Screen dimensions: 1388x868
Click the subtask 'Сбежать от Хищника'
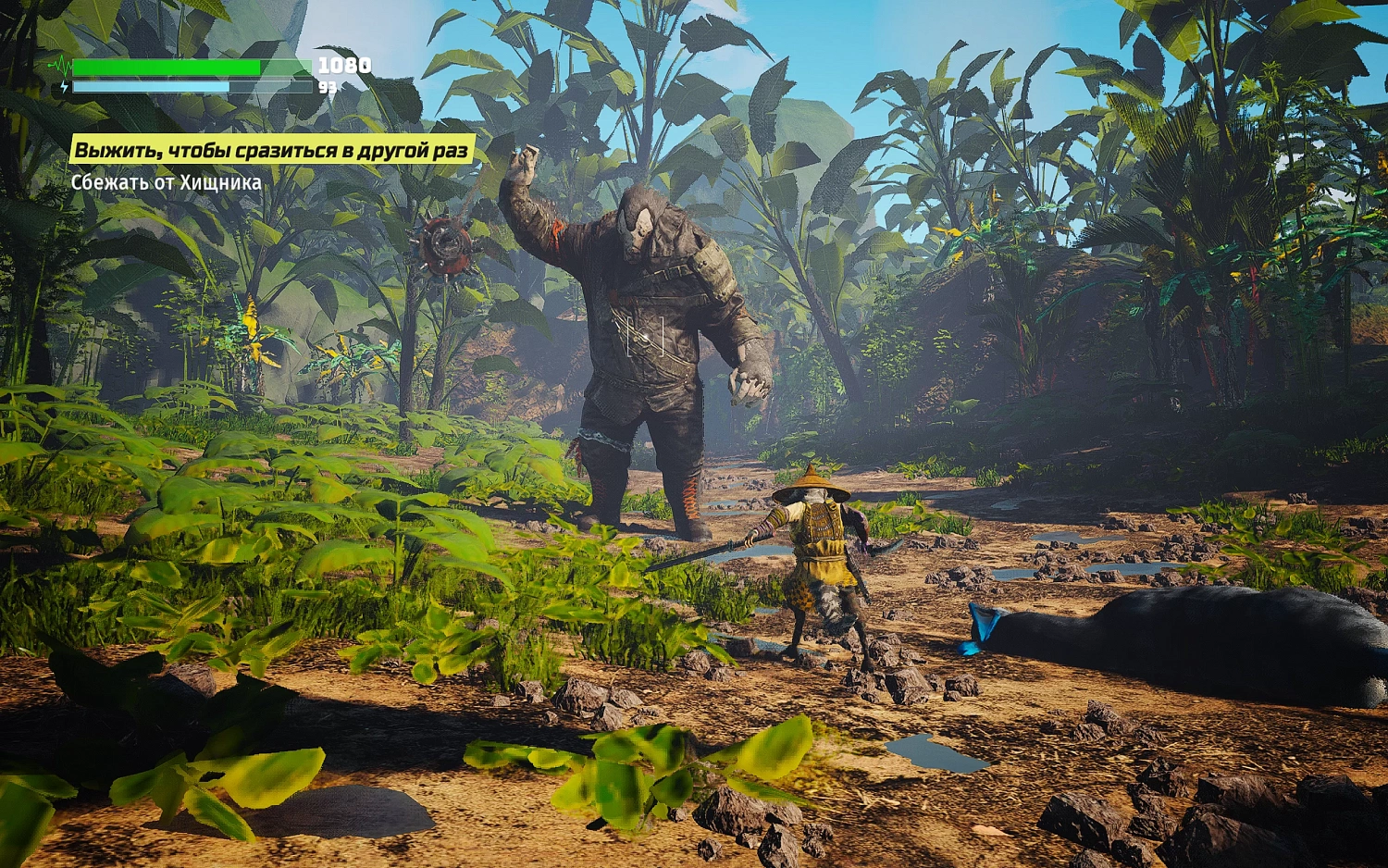165,183
